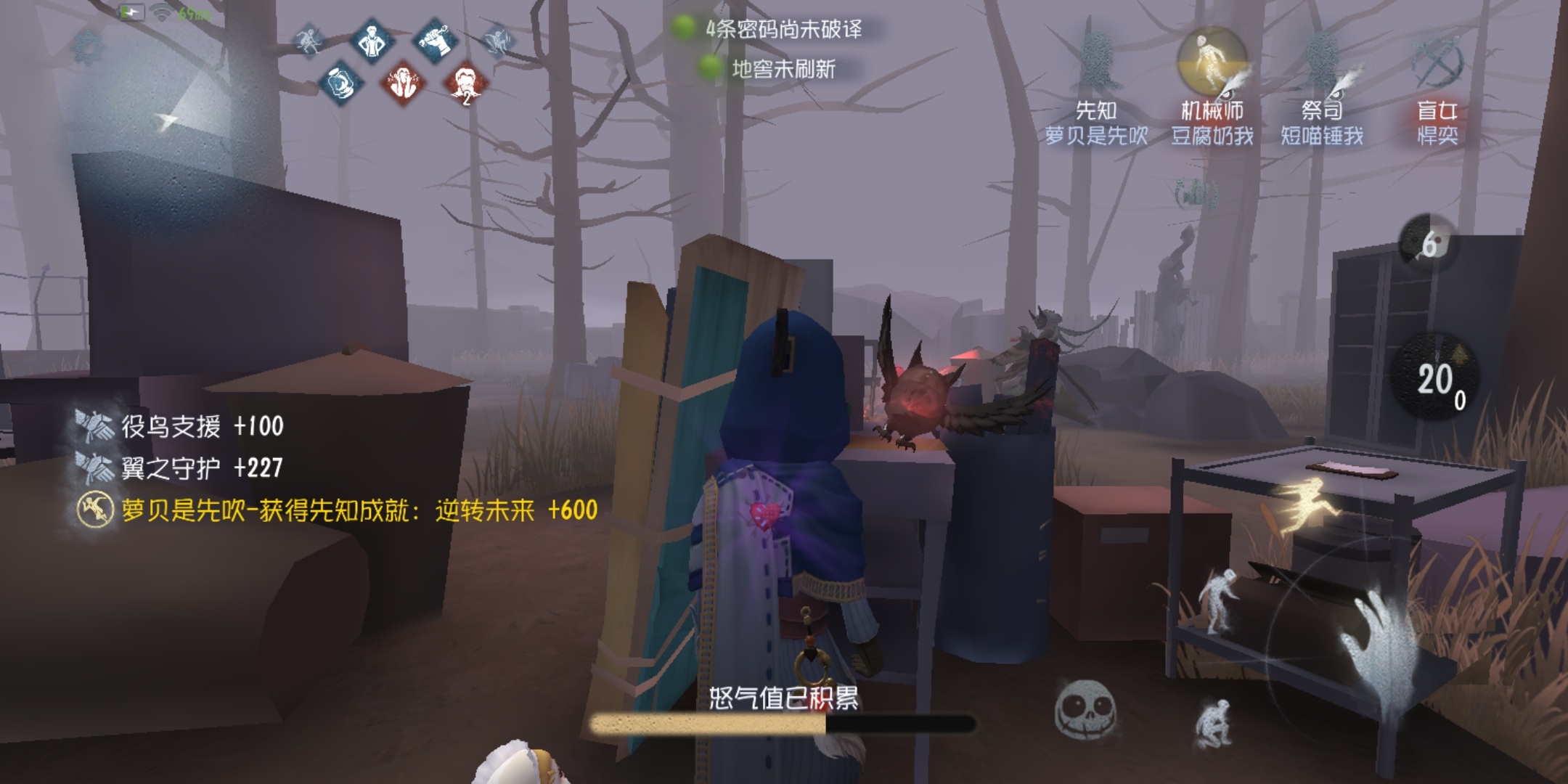Open the settings gear icon
1568x784 pixels.
pyautogui.click(x=88, y=48)
